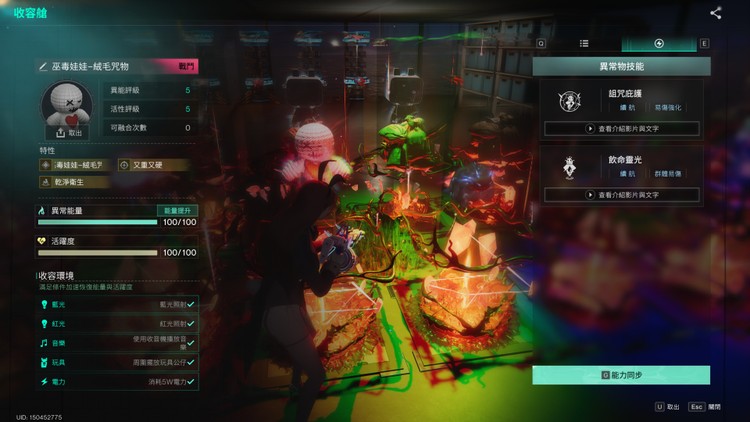Click the share icon in the top corner

tap(716, 13)
